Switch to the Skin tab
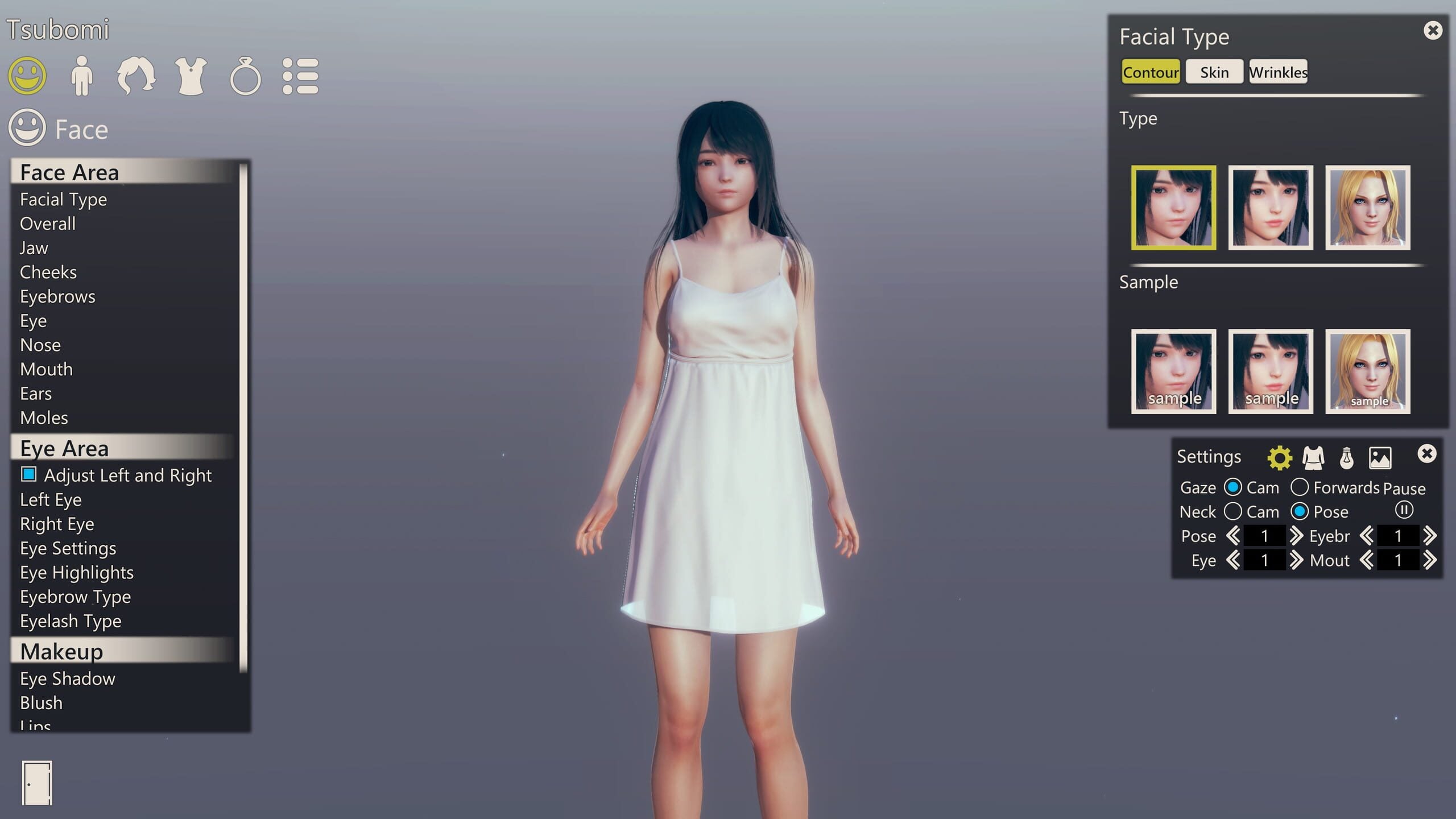 click(x=1214, y=72)
